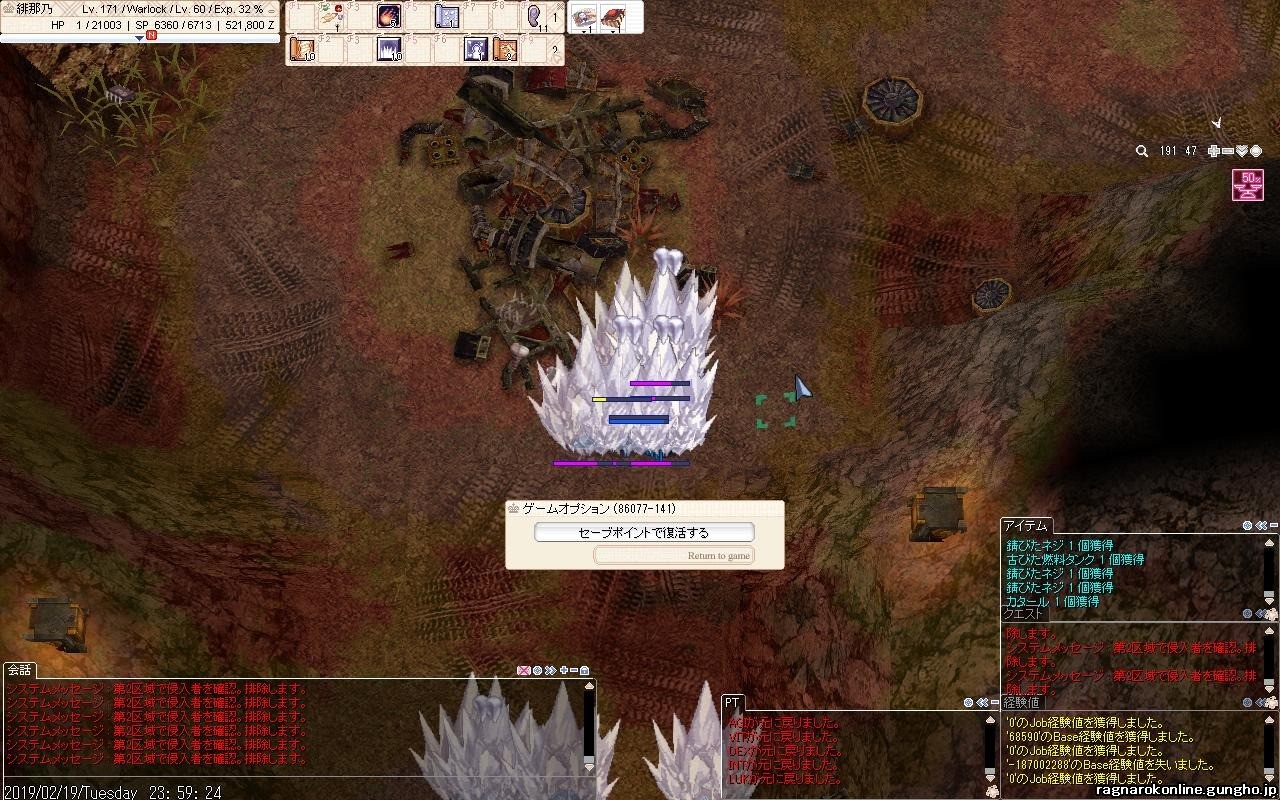Click the pink mail icon above chat
1280x800 pixels.
522,670
